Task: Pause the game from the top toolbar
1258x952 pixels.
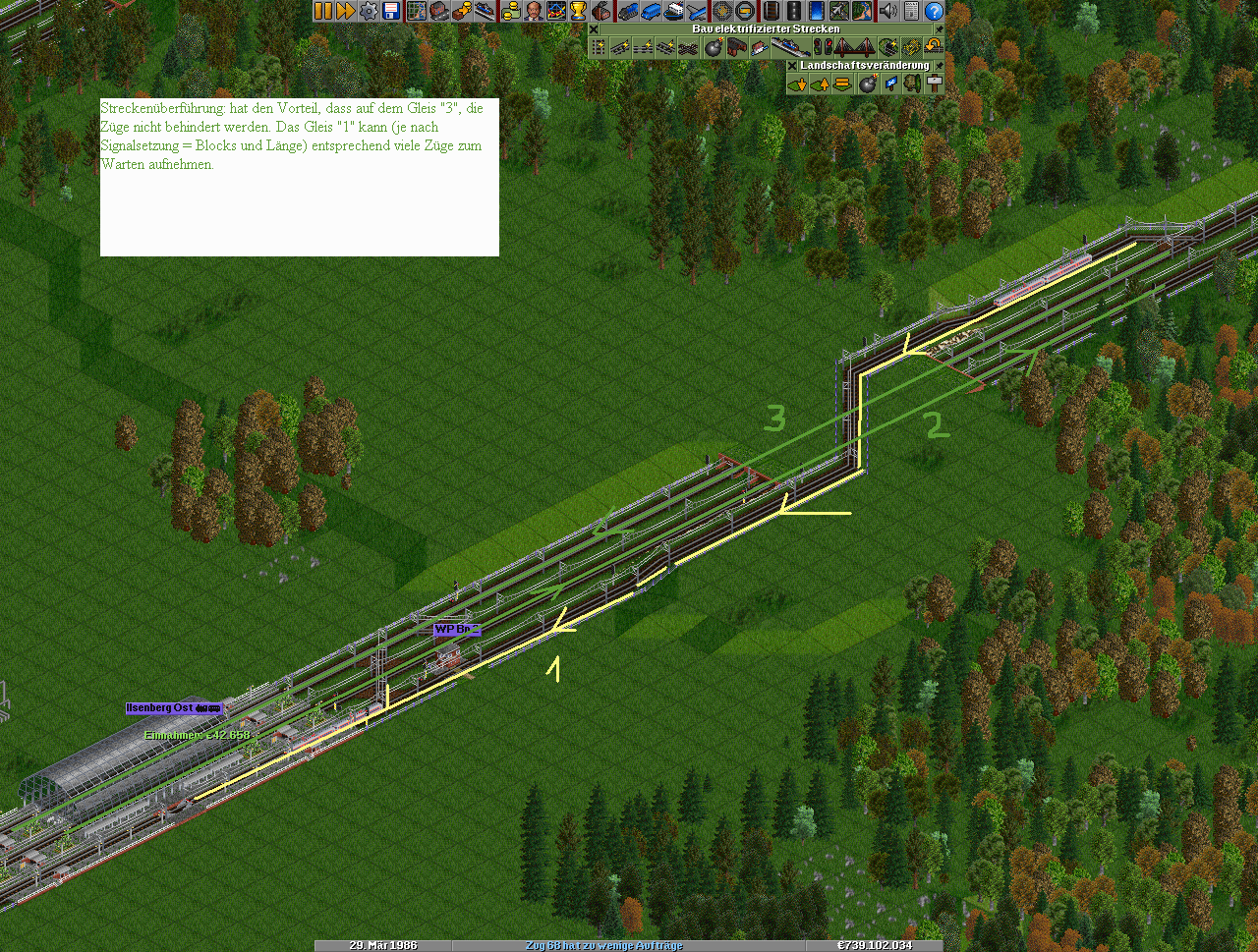Action: 323,11
